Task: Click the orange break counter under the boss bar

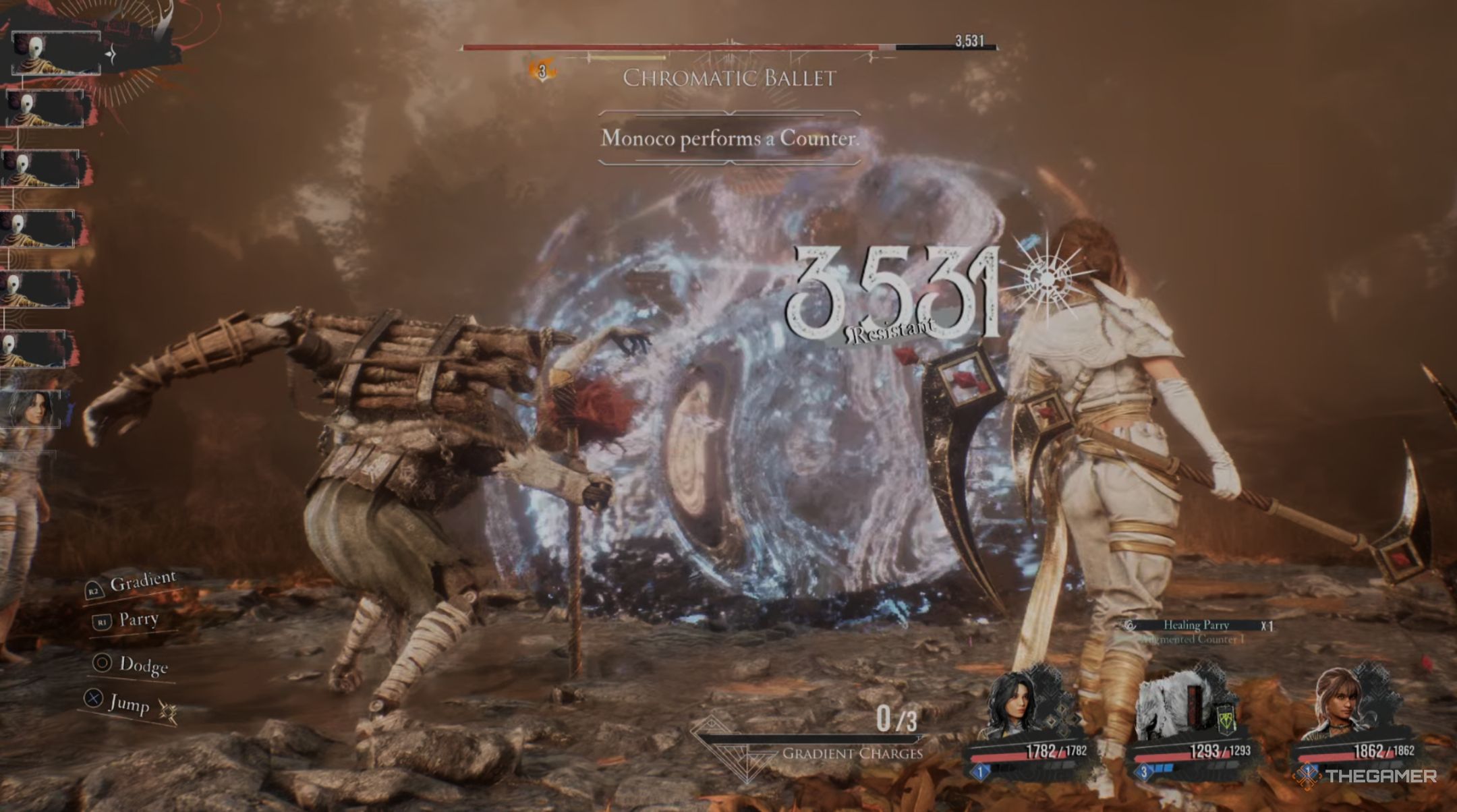Action: (x=541, y=69)
